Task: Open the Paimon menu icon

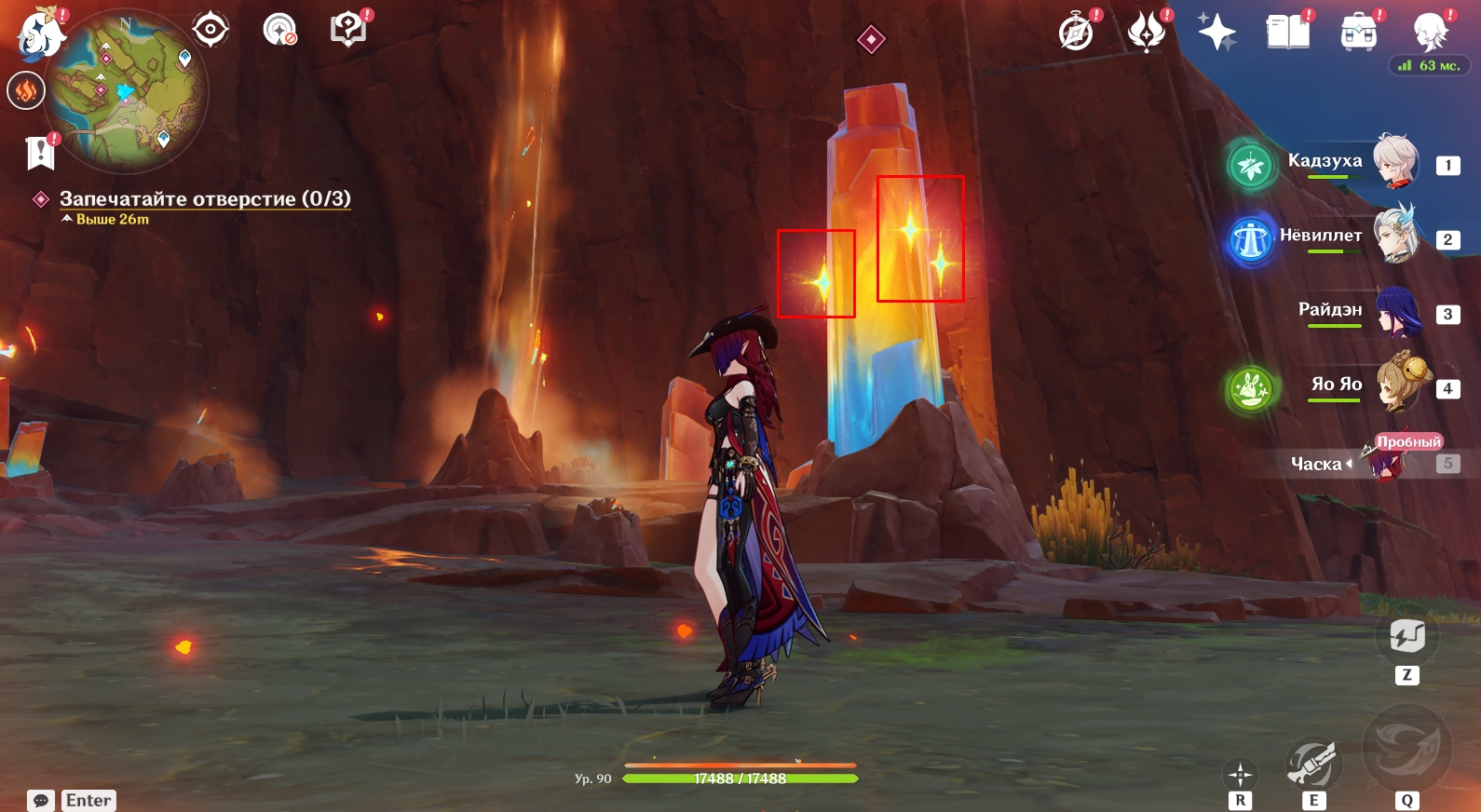Action: tap(40, 33)
